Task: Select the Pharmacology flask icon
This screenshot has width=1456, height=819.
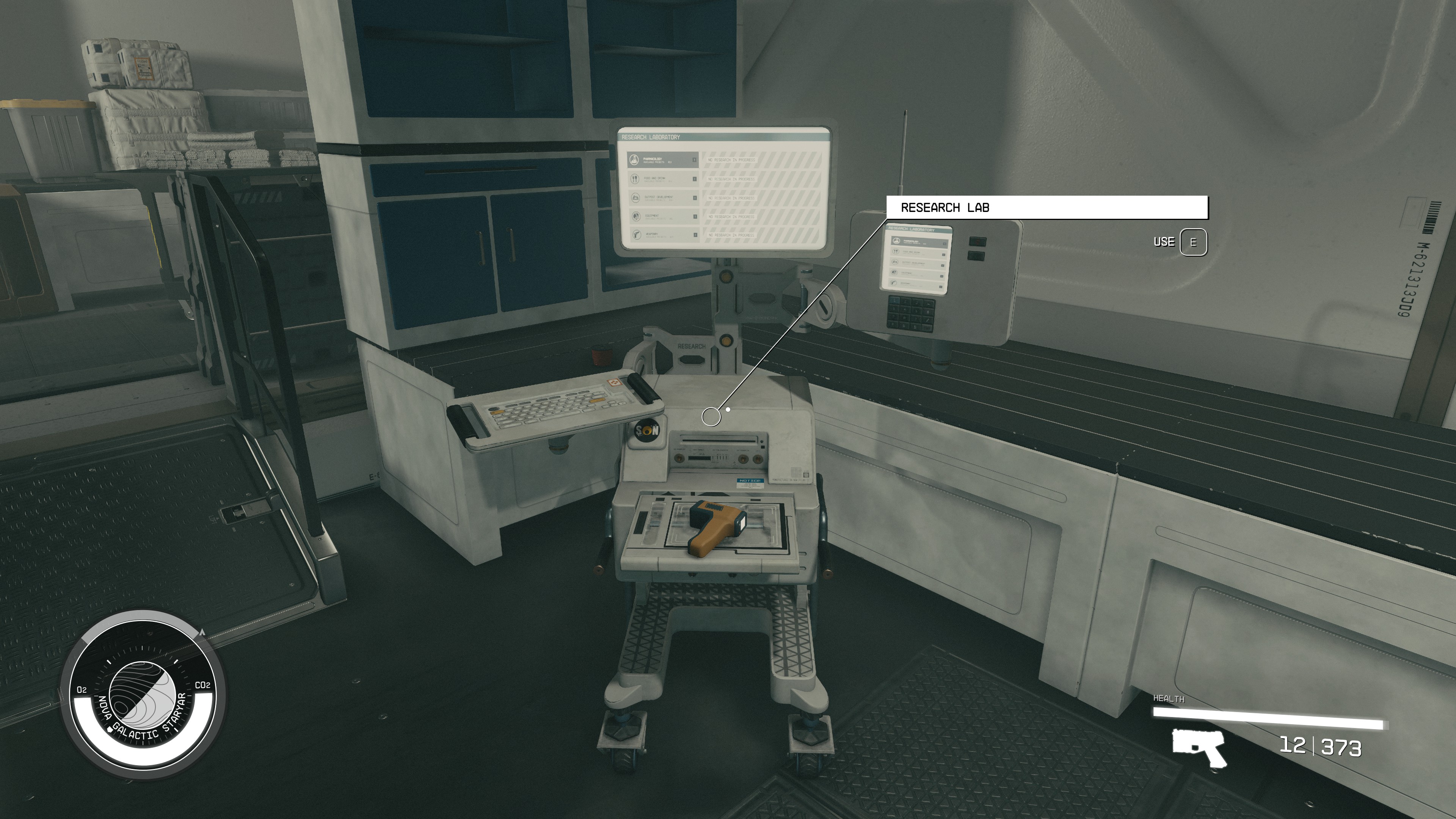Action: click(634, 160)
